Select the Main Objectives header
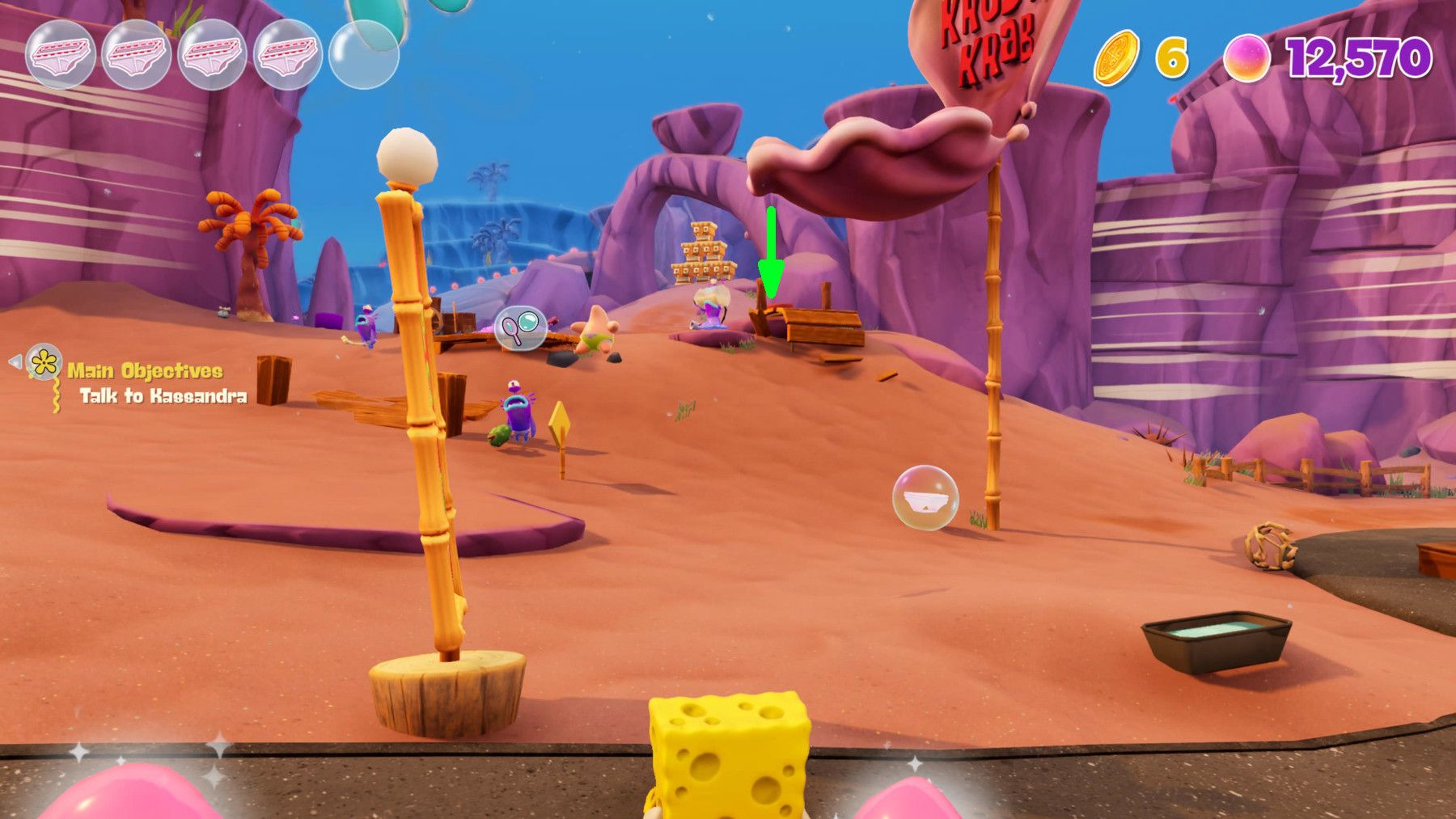Image resolution: width=1456 pixels, height=819 pixels. (144, 369)
